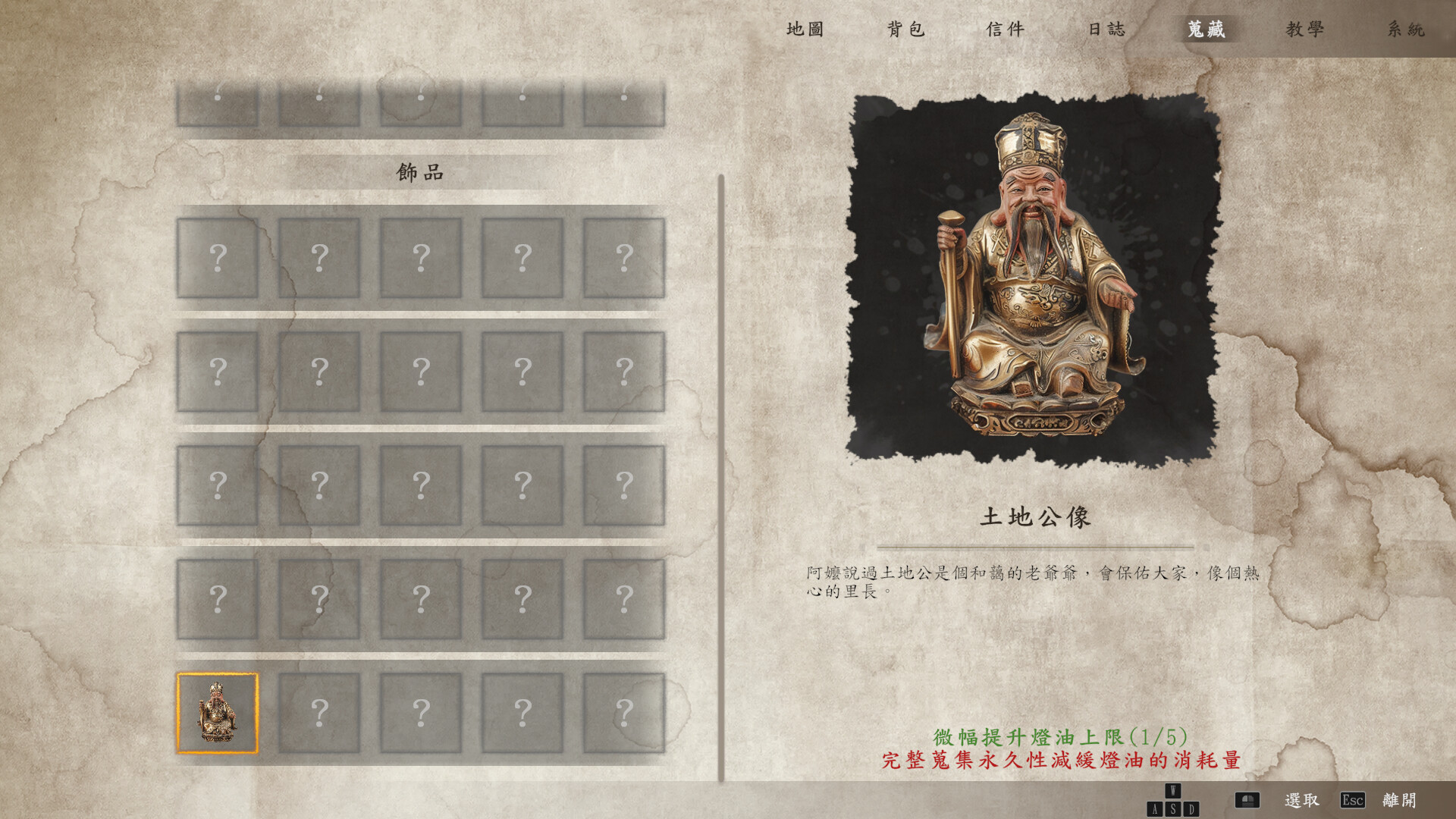Open the 地圖 tab
The width and height of the screenshot is (1456, 819).
point(806,29)
